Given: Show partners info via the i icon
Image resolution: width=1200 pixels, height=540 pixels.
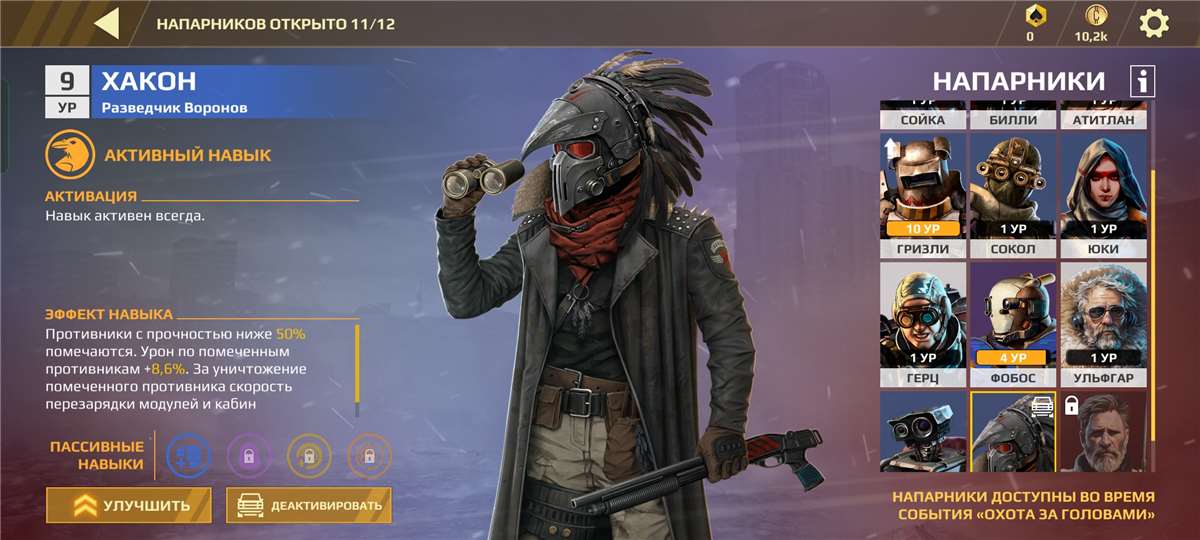Looking at the screenshot, I should [x=1142, y=81].
